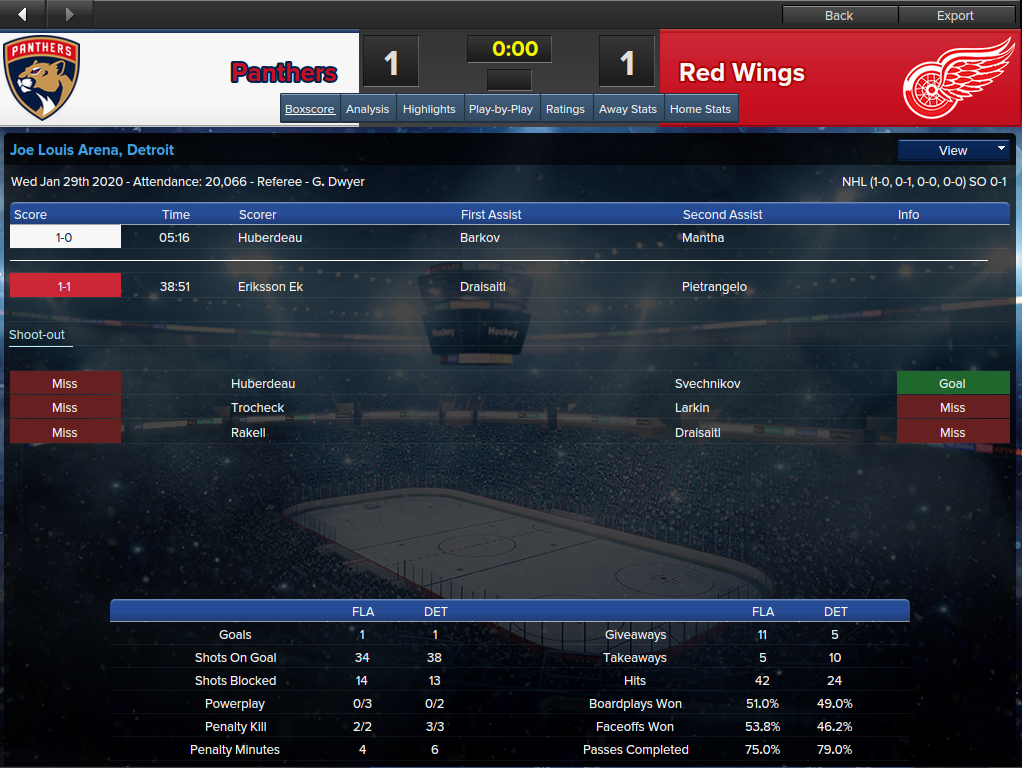Select the Ratings tab
Screen dimensions: 1022x768
(565, 109)
